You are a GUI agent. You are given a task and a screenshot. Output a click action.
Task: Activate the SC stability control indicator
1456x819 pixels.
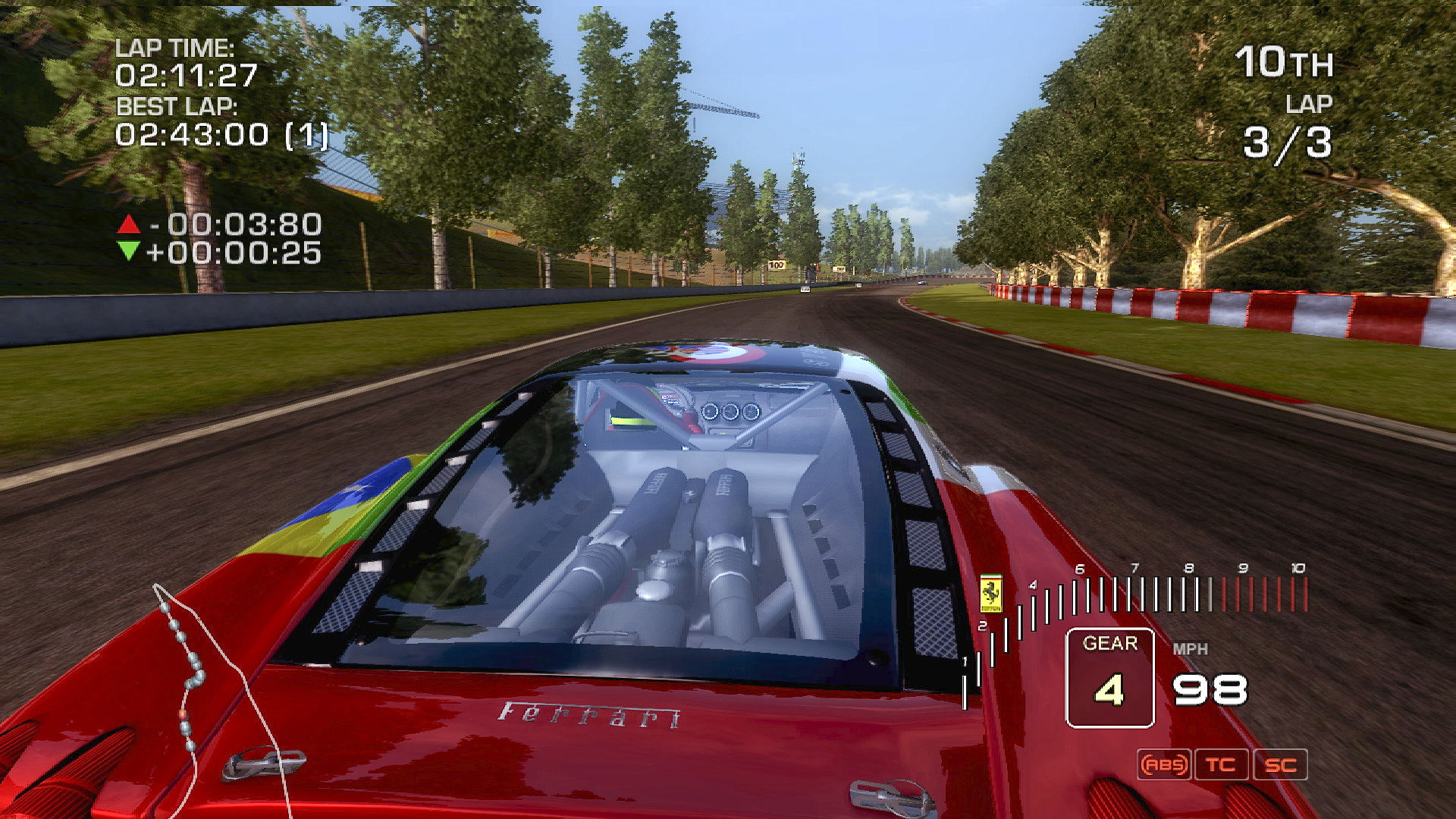[1280, 764]
